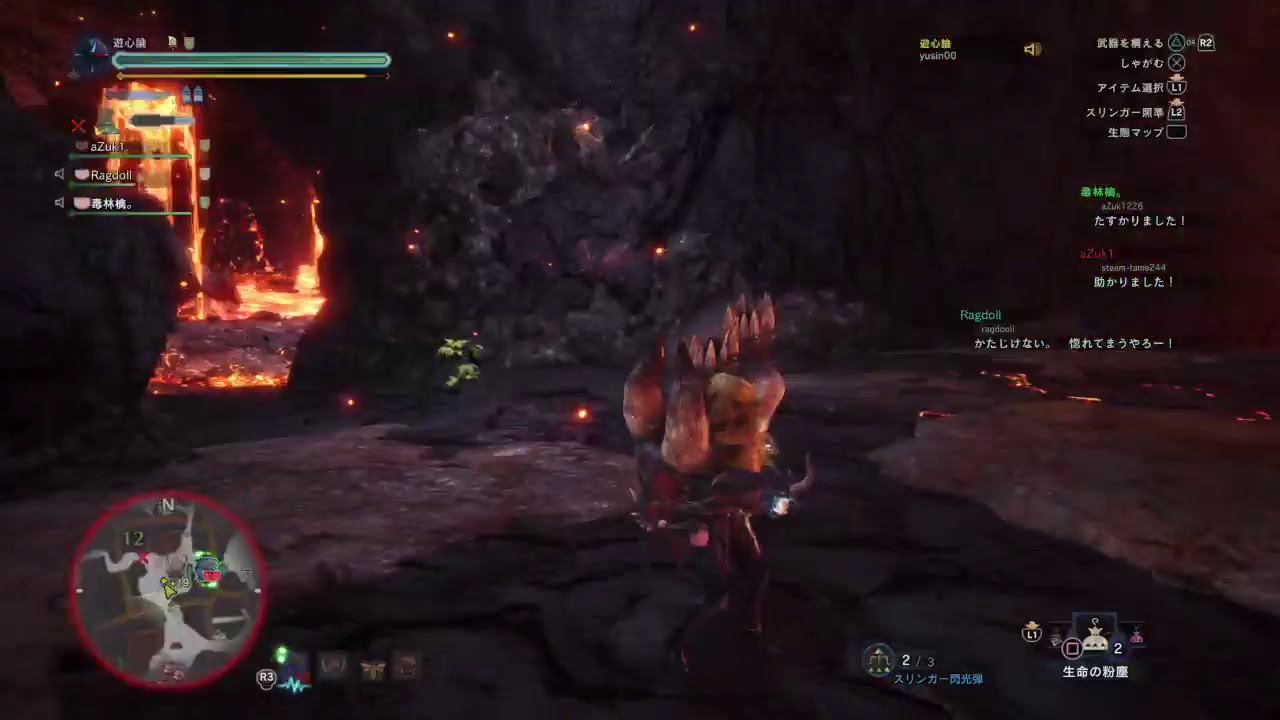The width and height of the screenshot is (1280, 720).
Task: Click the scoutfly pulse R3 icon
Action: point(268,678)
